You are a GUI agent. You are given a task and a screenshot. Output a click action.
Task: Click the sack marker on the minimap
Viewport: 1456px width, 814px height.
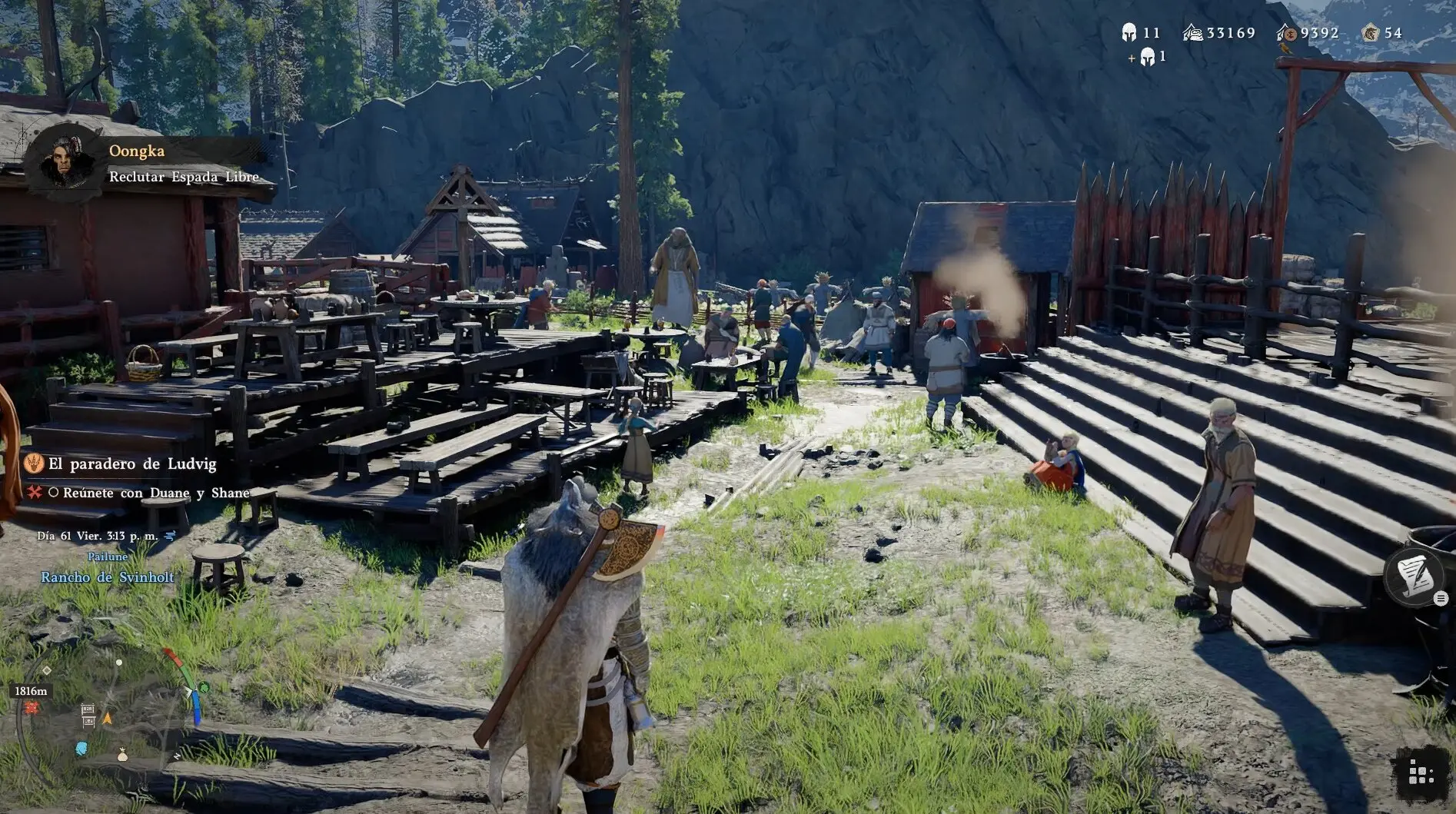pyautogui.click(x=122, y=756)
